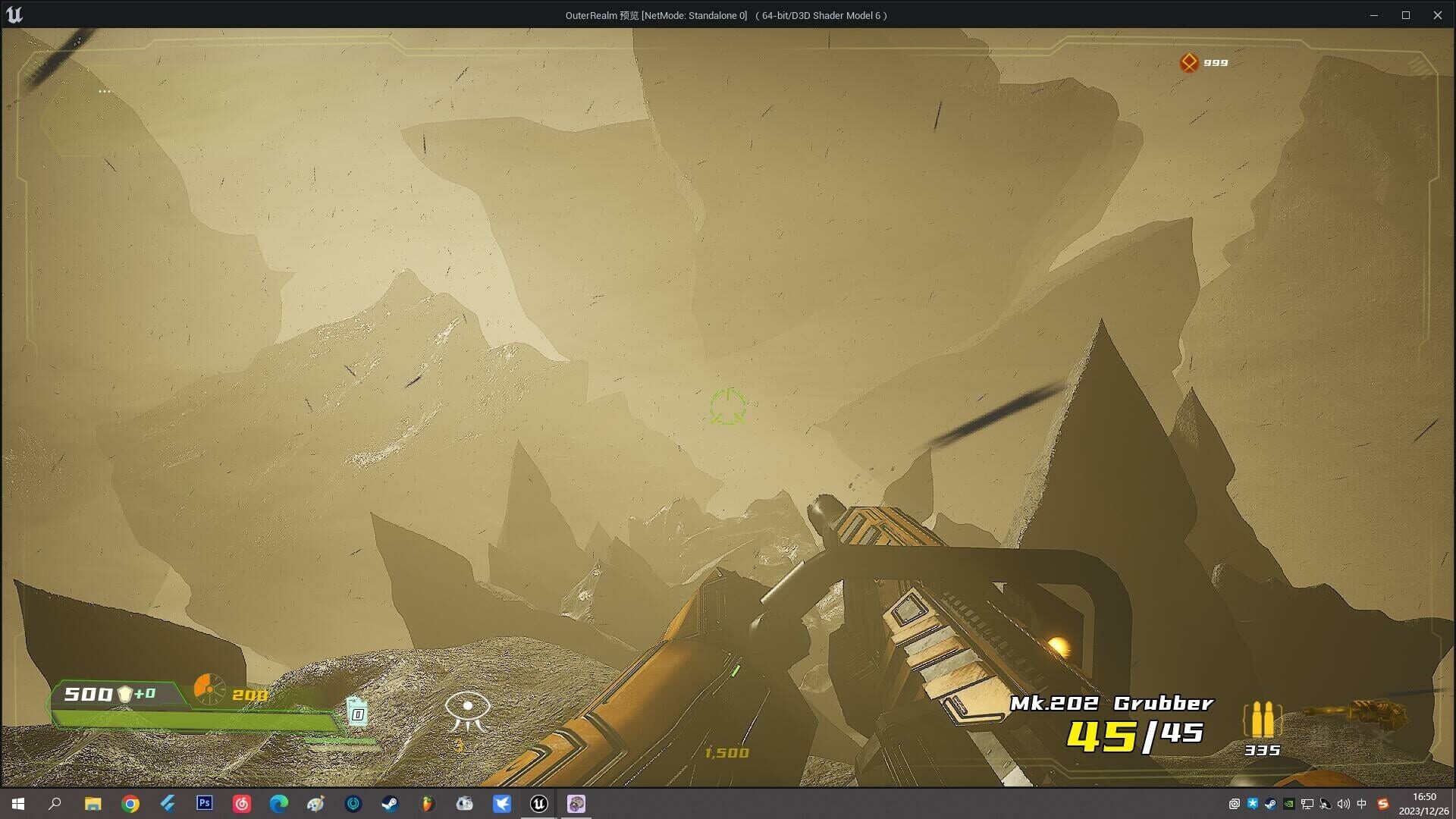This screenshot has width=1456, height=819.
Task: Select the orange currency diamond near the 999 counter
Action: tap(1189, 62)
